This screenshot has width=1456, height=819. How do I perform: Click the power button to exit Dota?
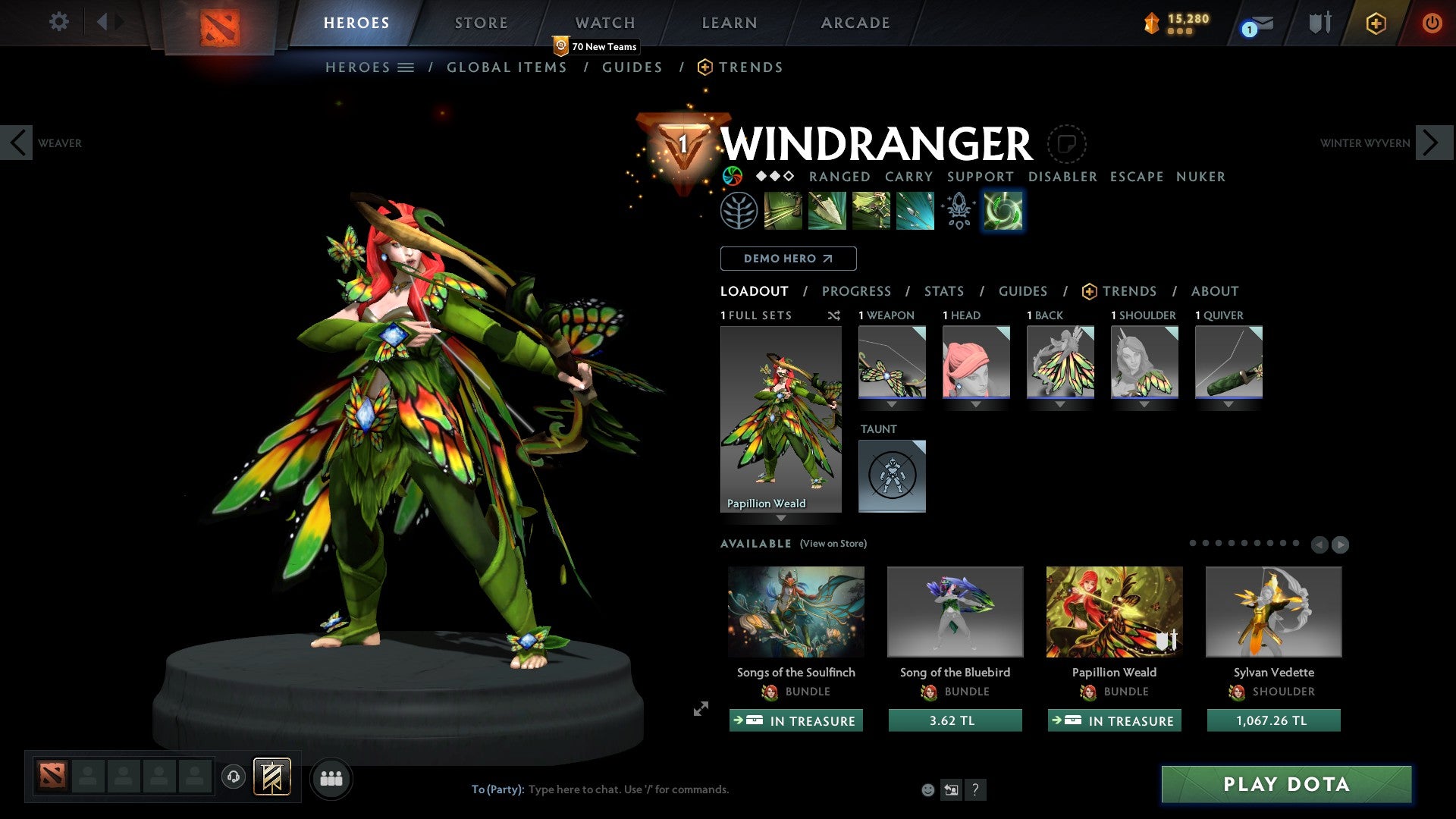click(1432, 23)
